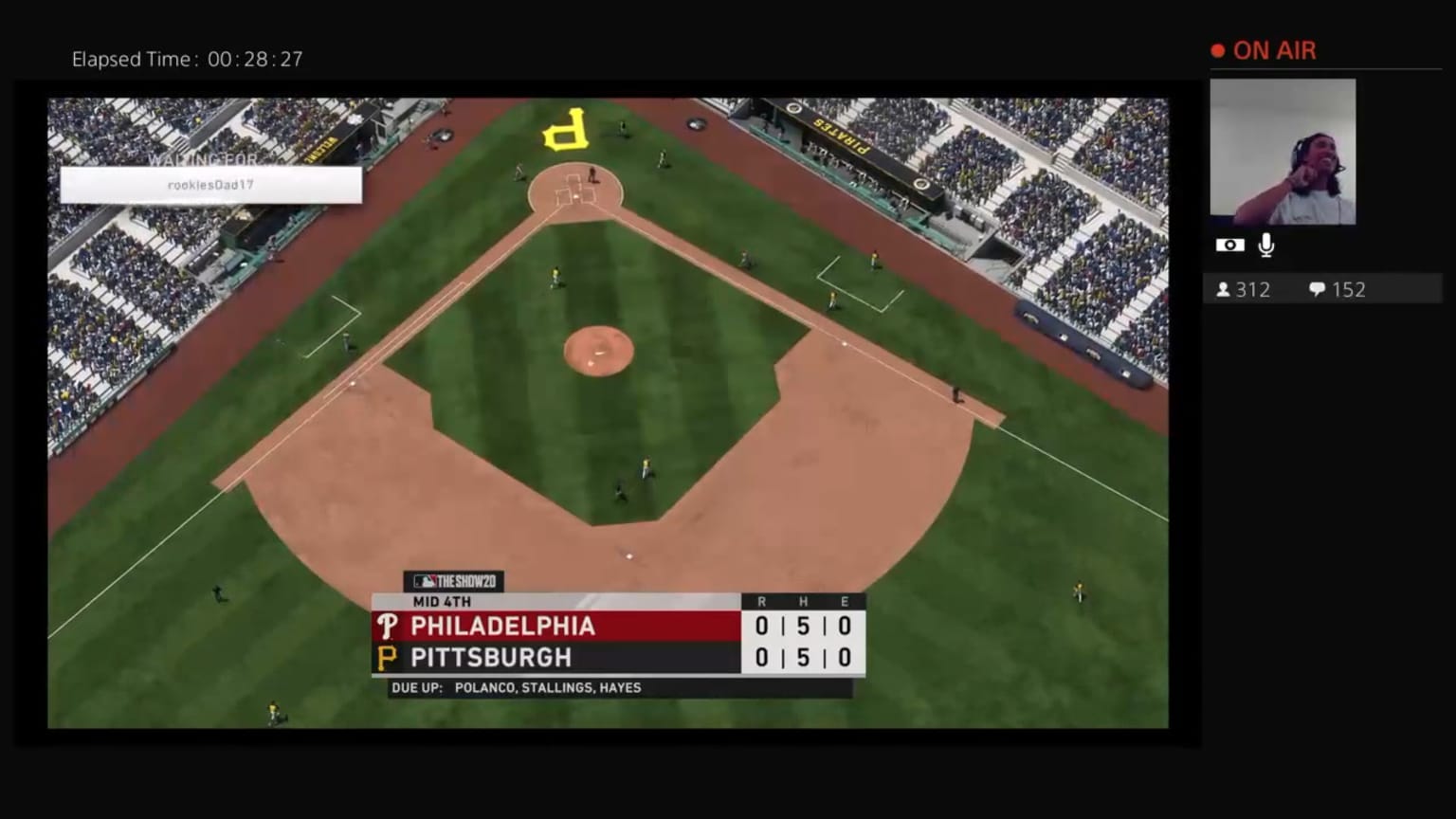Click the R column header on the scoreboard
The image size is (1456, 819).
point(761,601)
